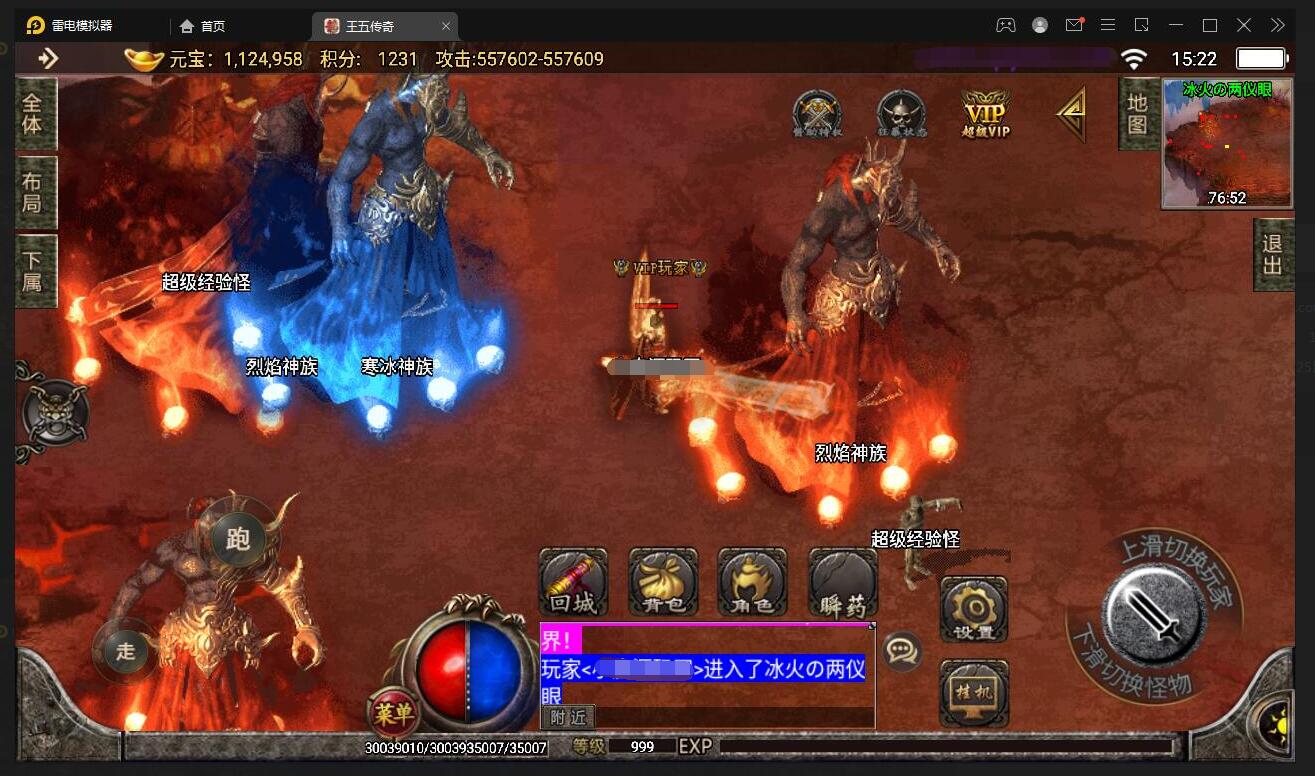Collapse the top icons with gold arrow
The image size is (1315, 776).
pyautogui.click(x=1071, y=114)
